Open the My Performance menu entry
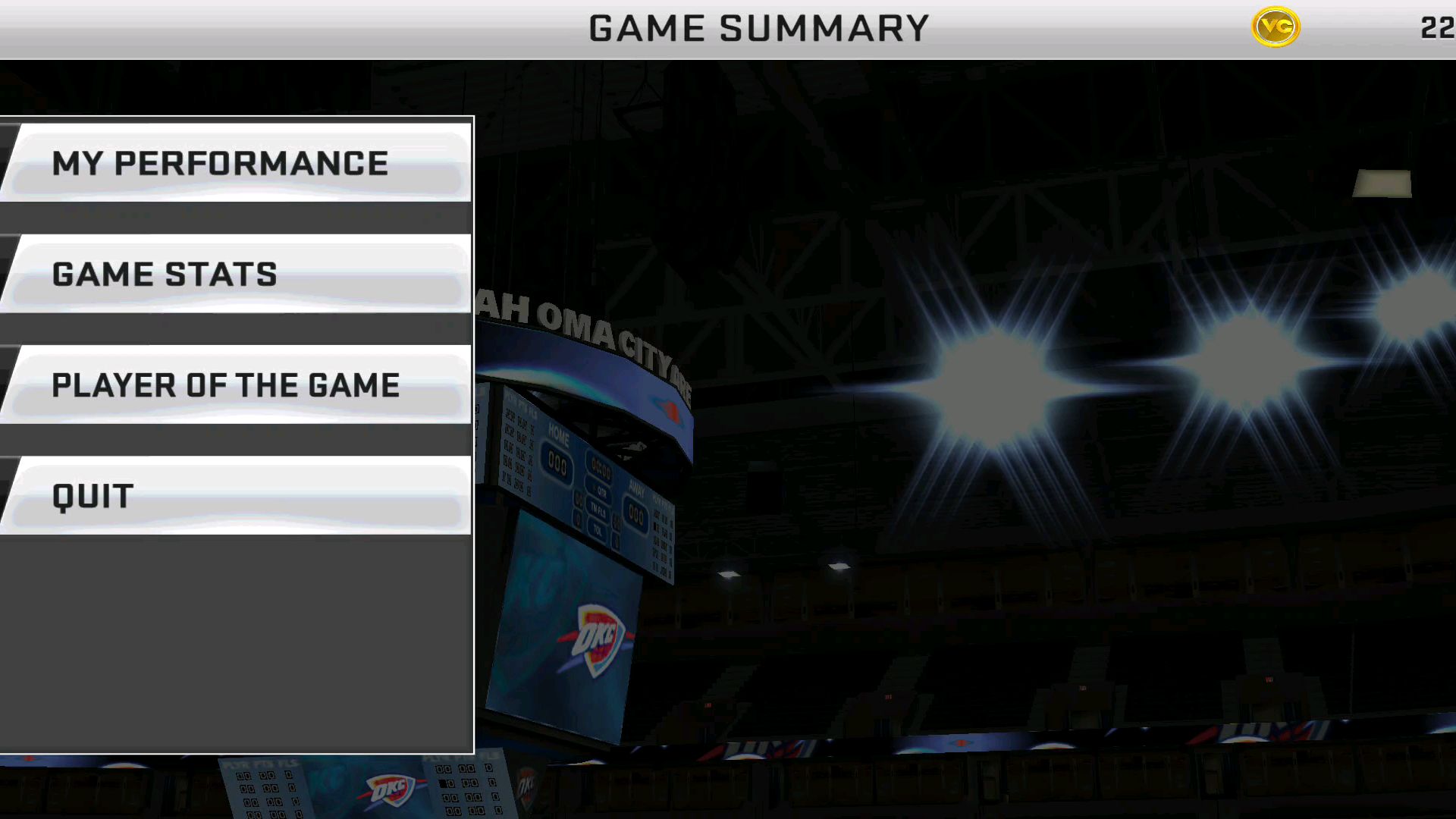The height and width of the screenshot is (819, 1456). point(237,163)
